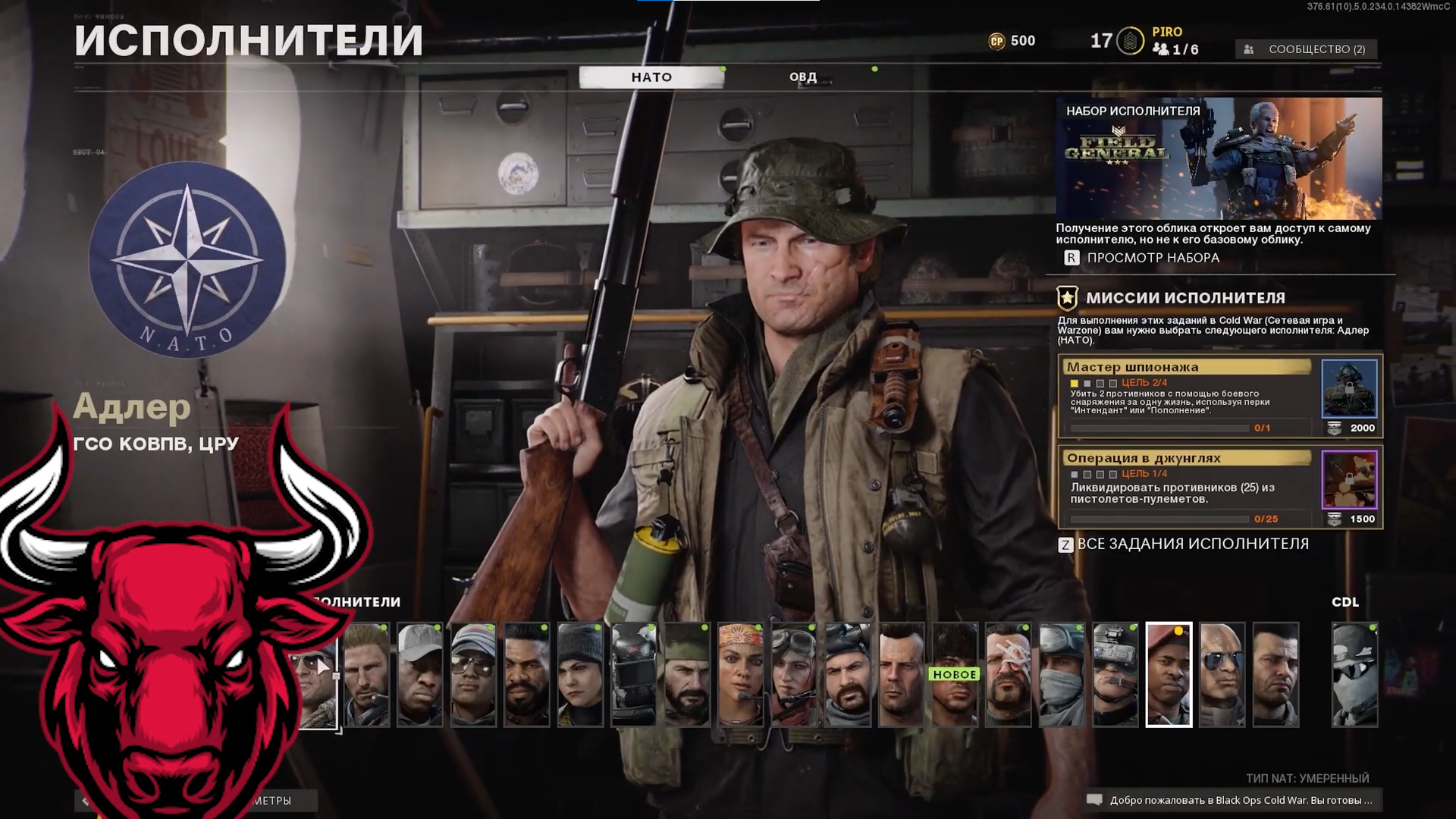Image resolution: width=1456 pixels, height=819 pixels.
Task: Select the operator marked НОВОЕ
Action: tap(955, 675)
